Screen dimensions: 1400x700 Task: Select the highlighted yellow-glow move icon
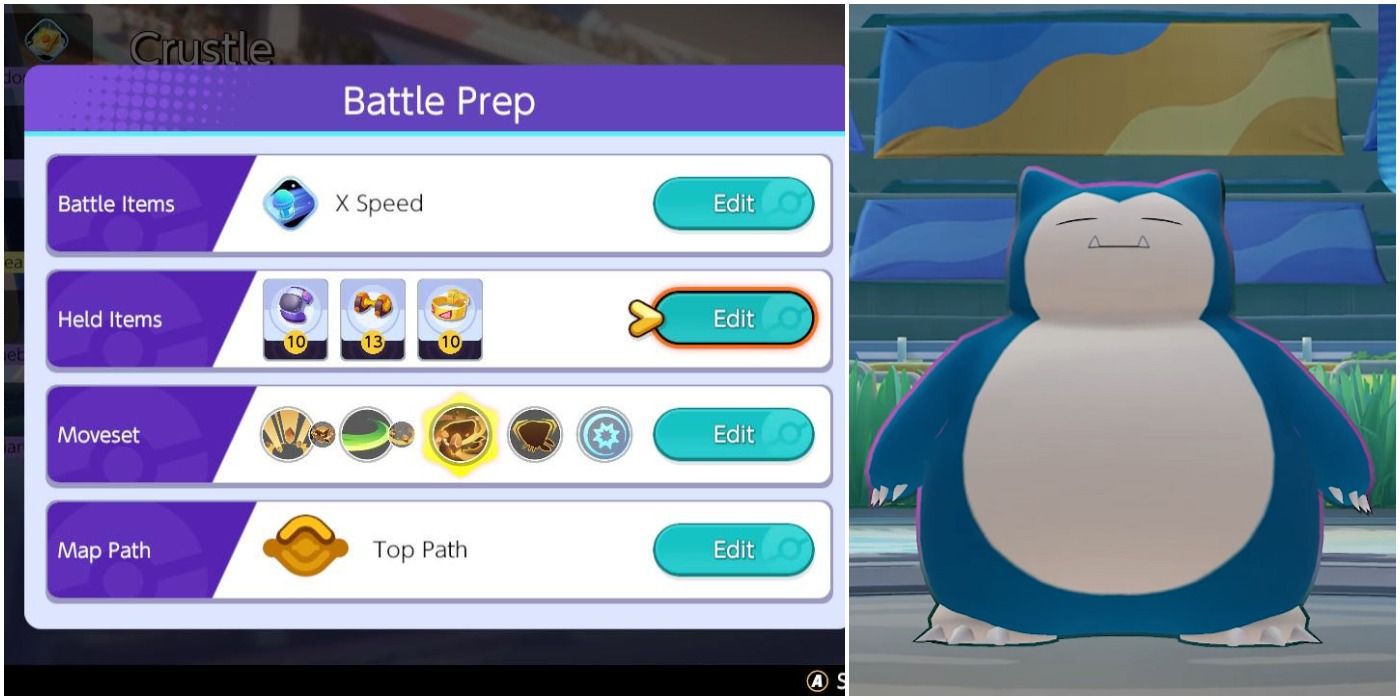point(460,435)
